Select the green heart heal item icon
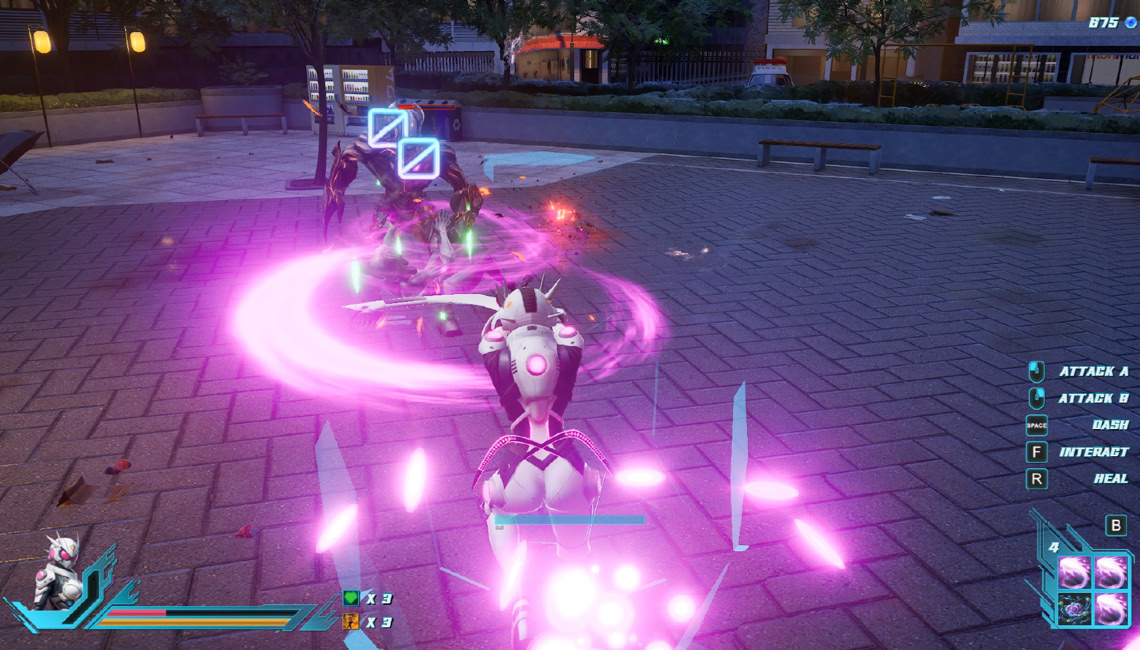1140x650 pixels. click(351, 598)
